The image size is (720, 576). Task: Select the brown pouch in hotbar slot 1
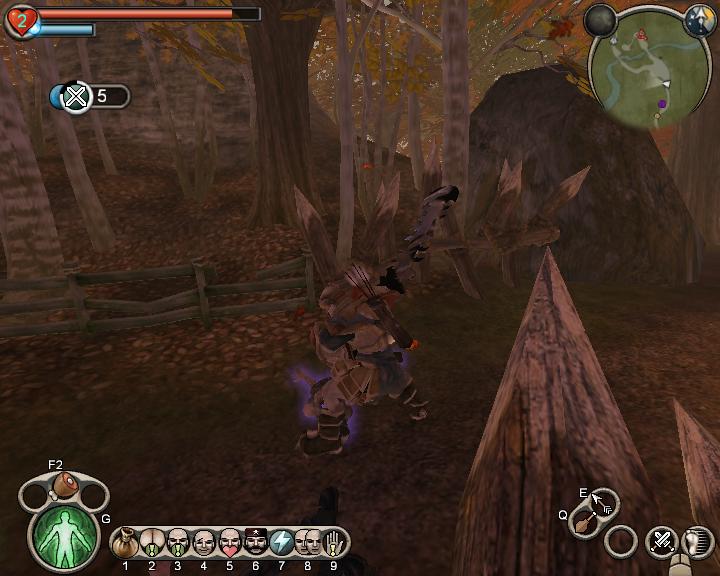(126, 542)
